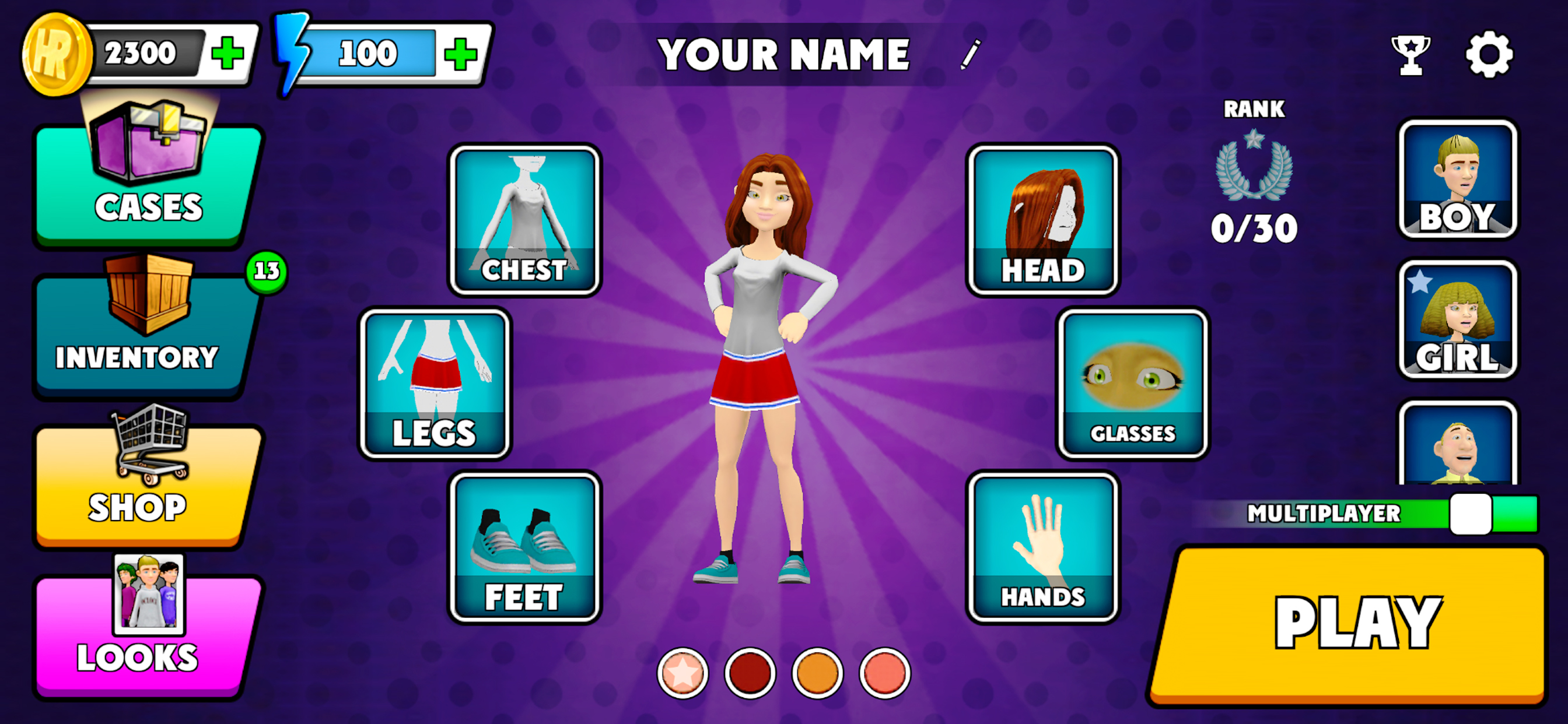Viewport: 1568px width, 724px height.
Task: Select the Feet sneakers slot
Action: coord(524,546)
